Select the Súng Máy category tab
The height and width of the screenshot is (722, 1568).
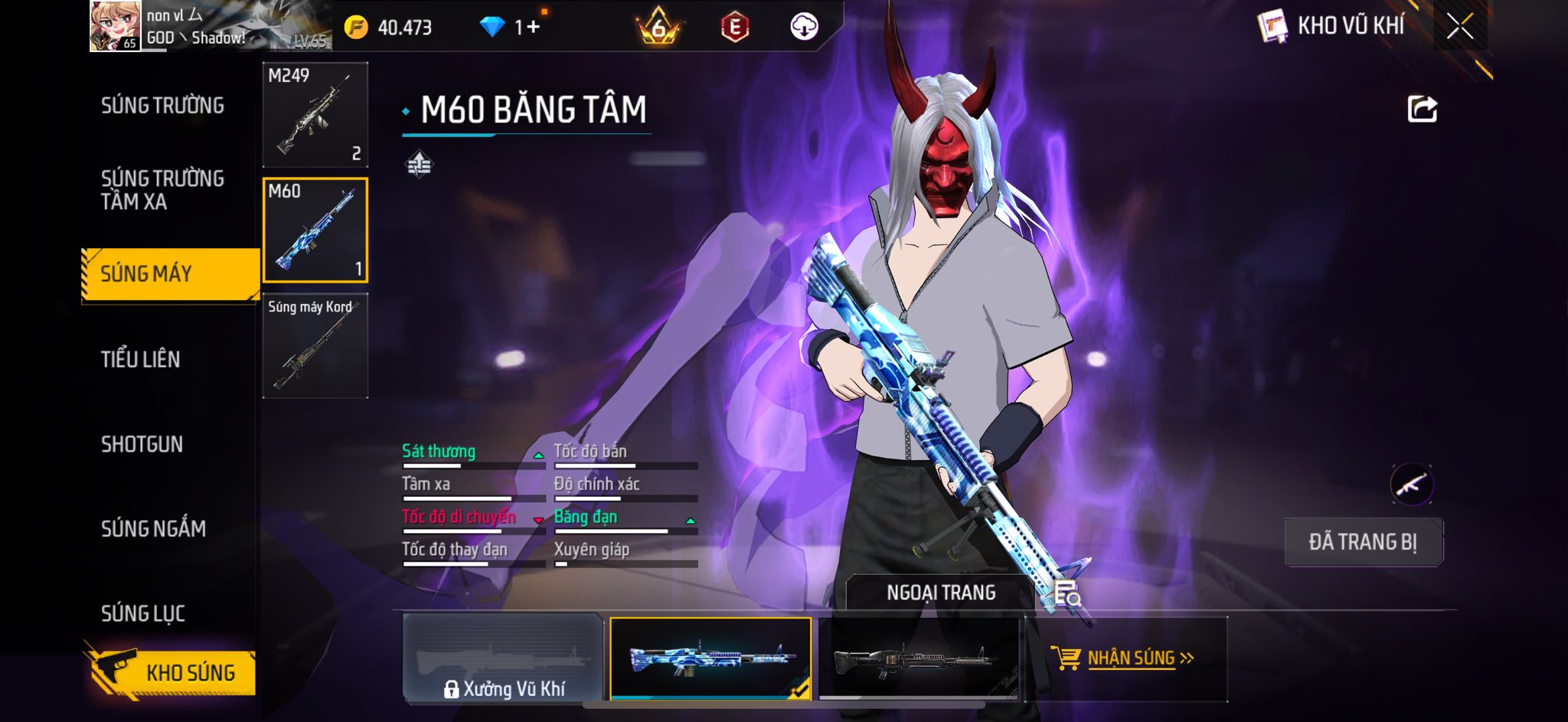coord(170,274)
